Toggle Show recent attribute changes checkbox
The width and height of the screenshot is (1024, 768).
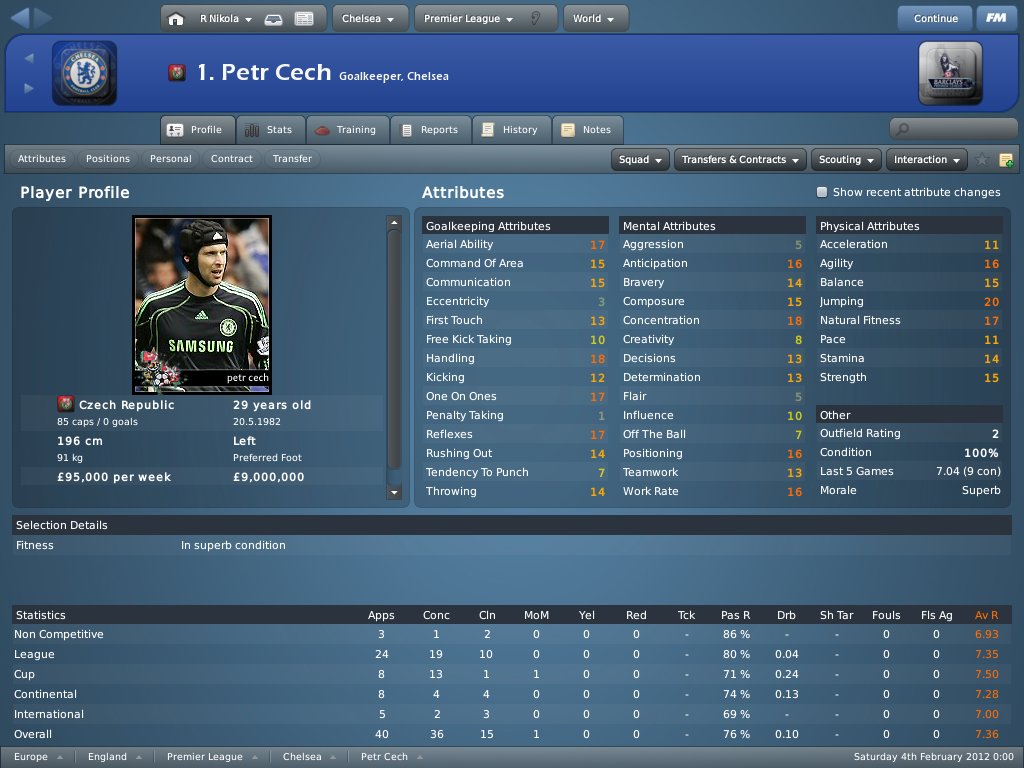pos(822,192)
